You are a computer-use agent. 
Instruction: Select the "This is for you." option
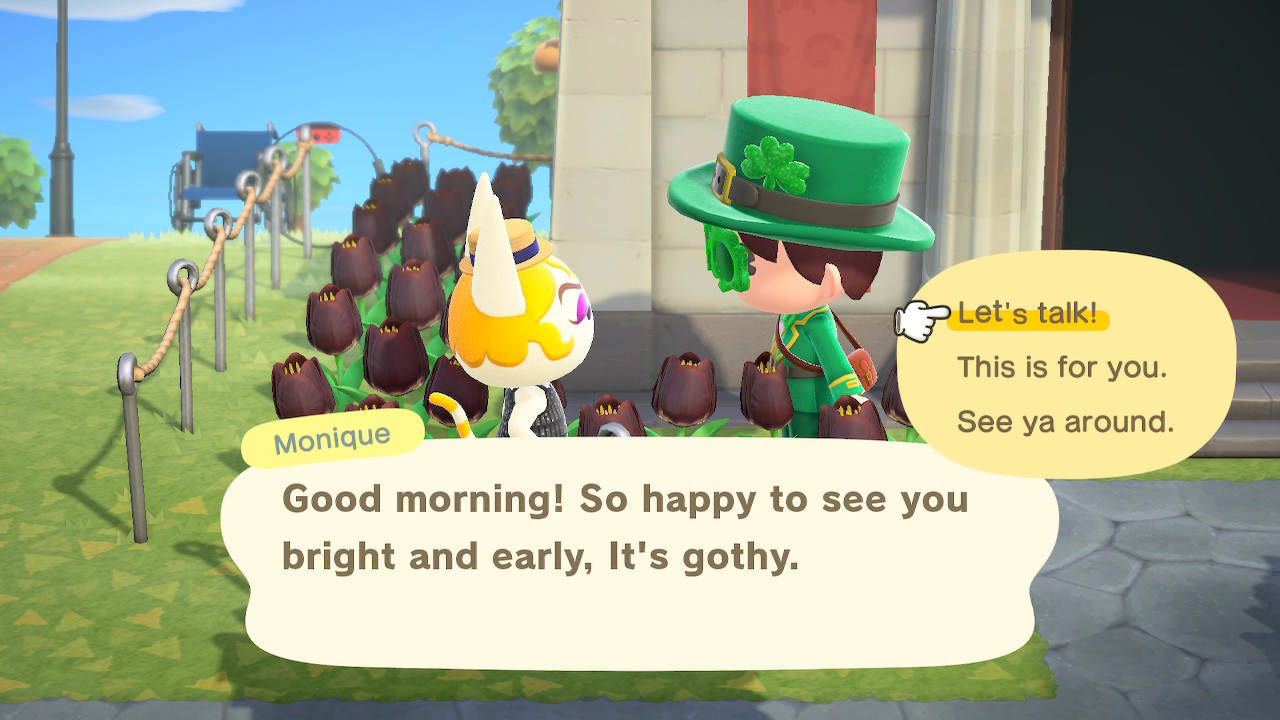[1061, 368]
